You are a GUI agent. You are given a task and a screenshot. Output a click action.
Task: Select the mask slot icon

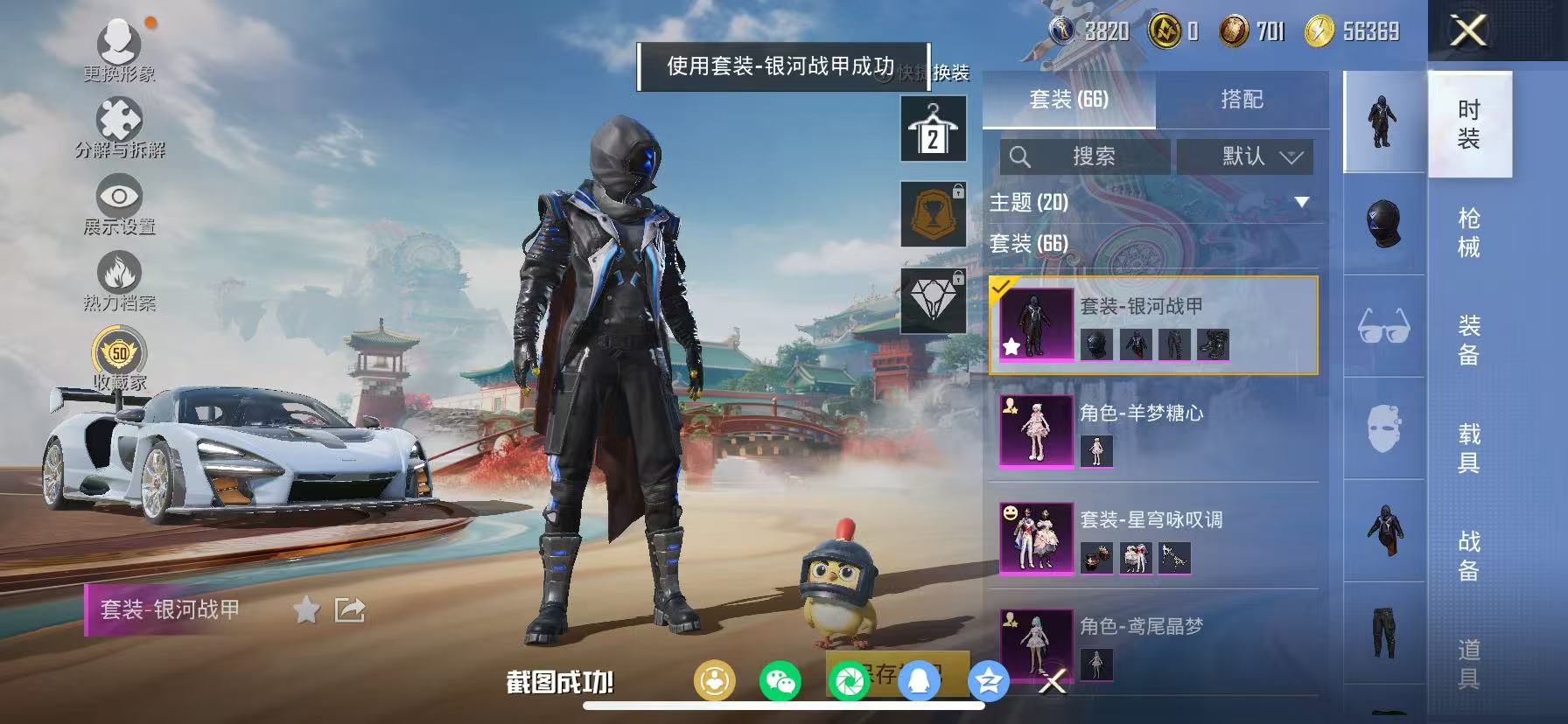[1382, 428]
